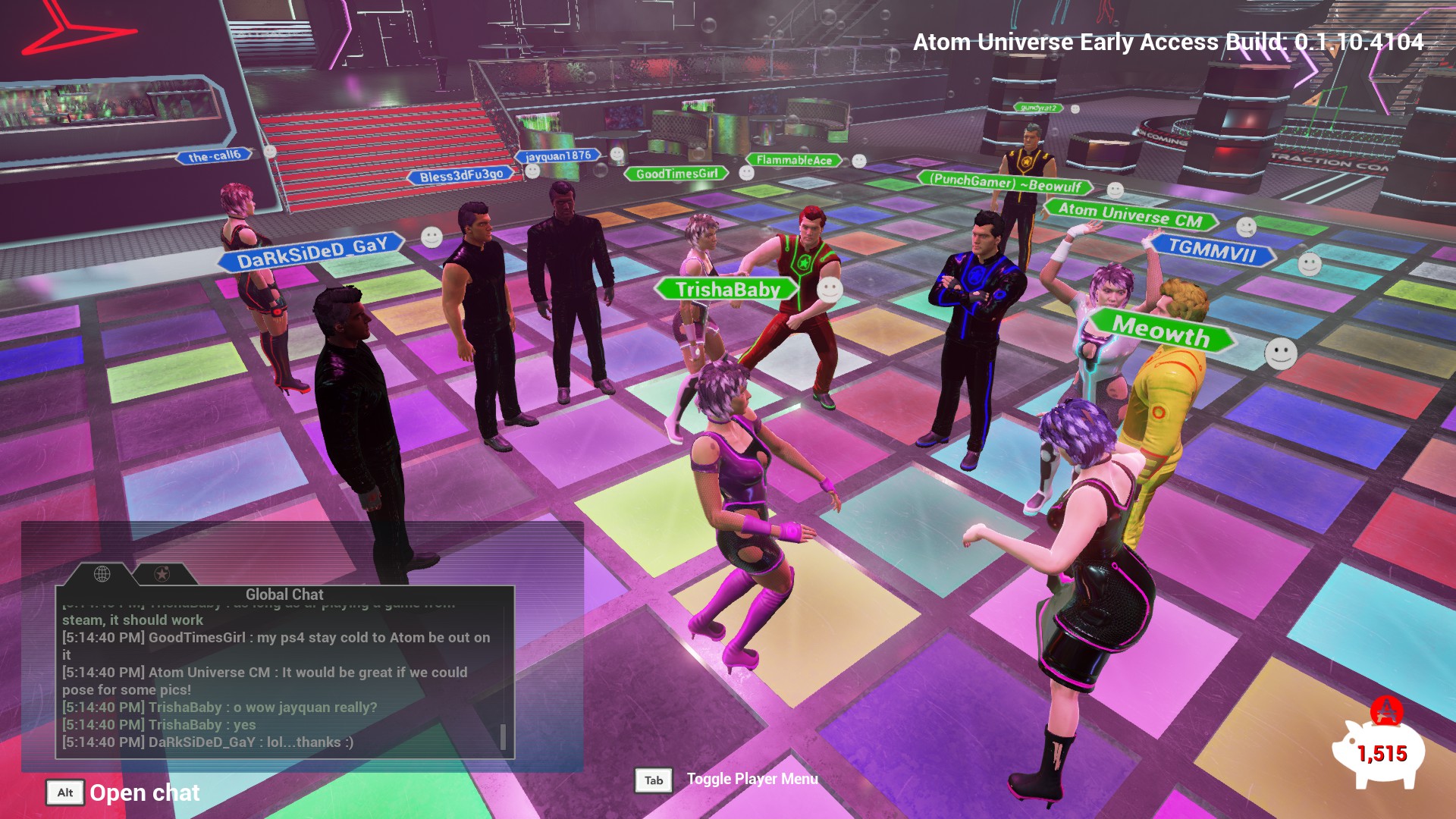
Task: Switch to the star chat tab
Action: click(x=162, y=574)
